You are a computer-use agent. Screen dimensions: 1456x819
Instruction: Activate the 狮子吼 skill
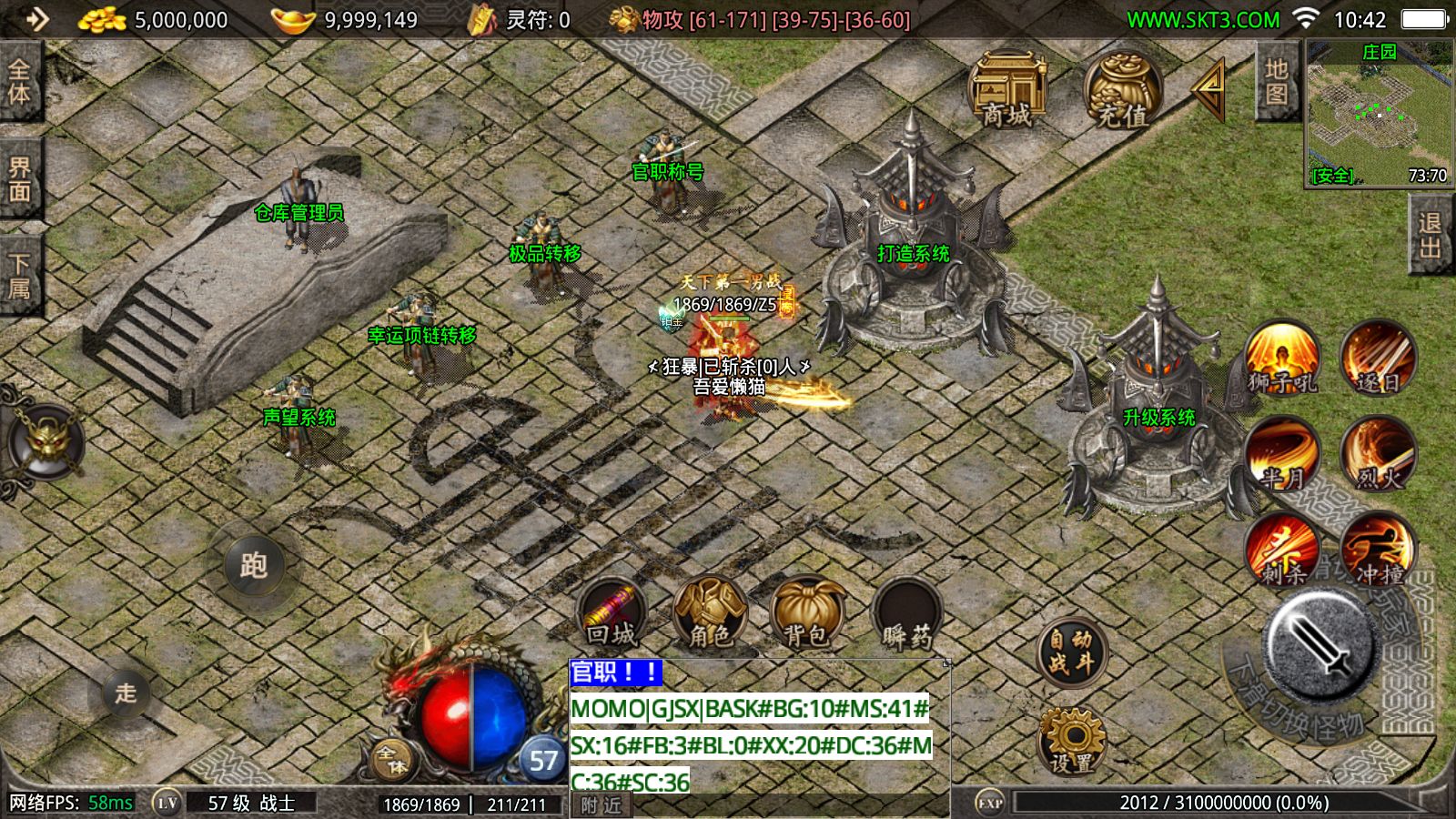[1282, 358]
